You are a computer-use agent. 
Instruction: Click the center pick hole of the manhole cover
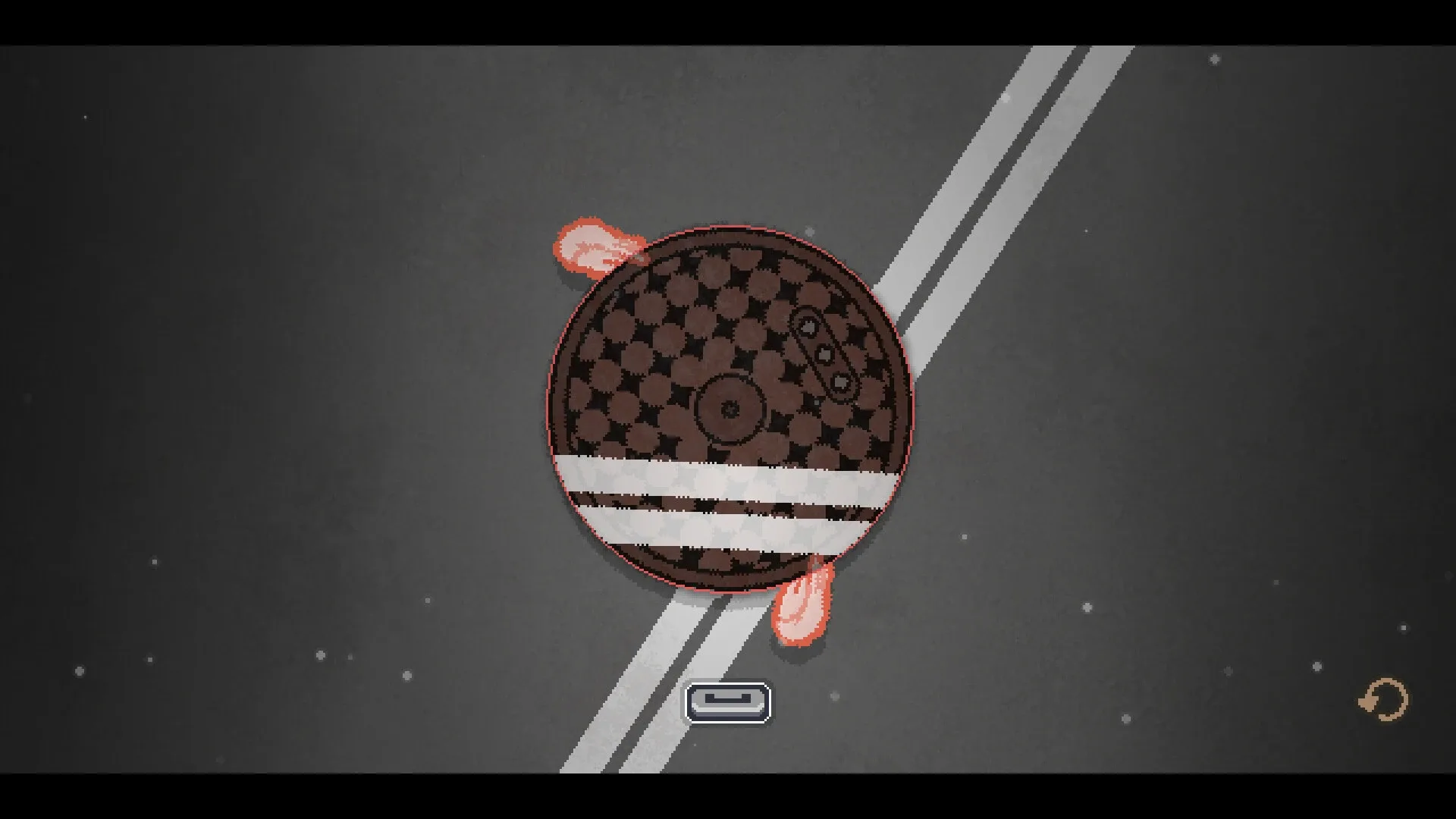coord(732,409)
